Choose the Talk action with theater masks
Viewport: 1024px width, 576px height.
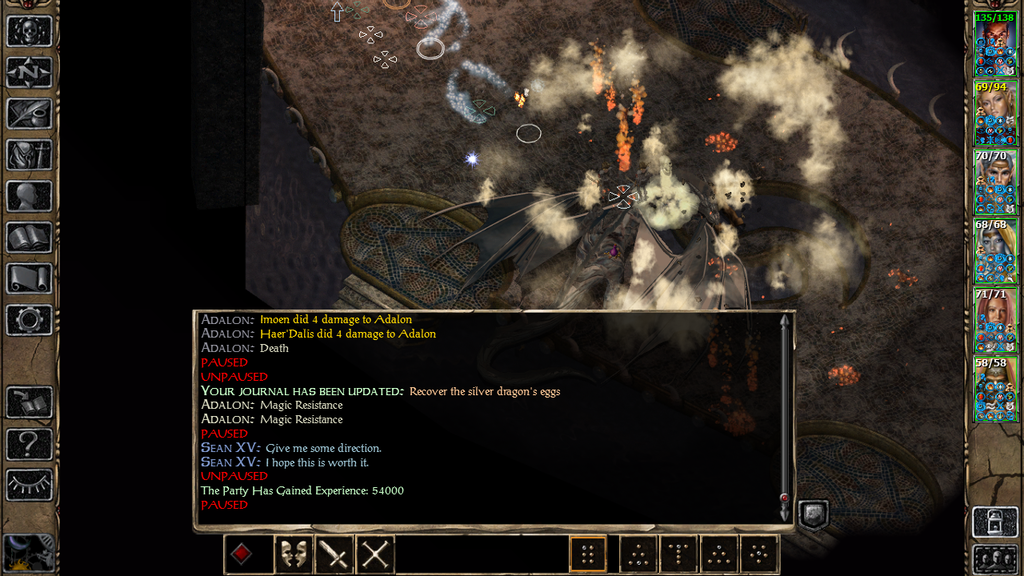point(290,554)
